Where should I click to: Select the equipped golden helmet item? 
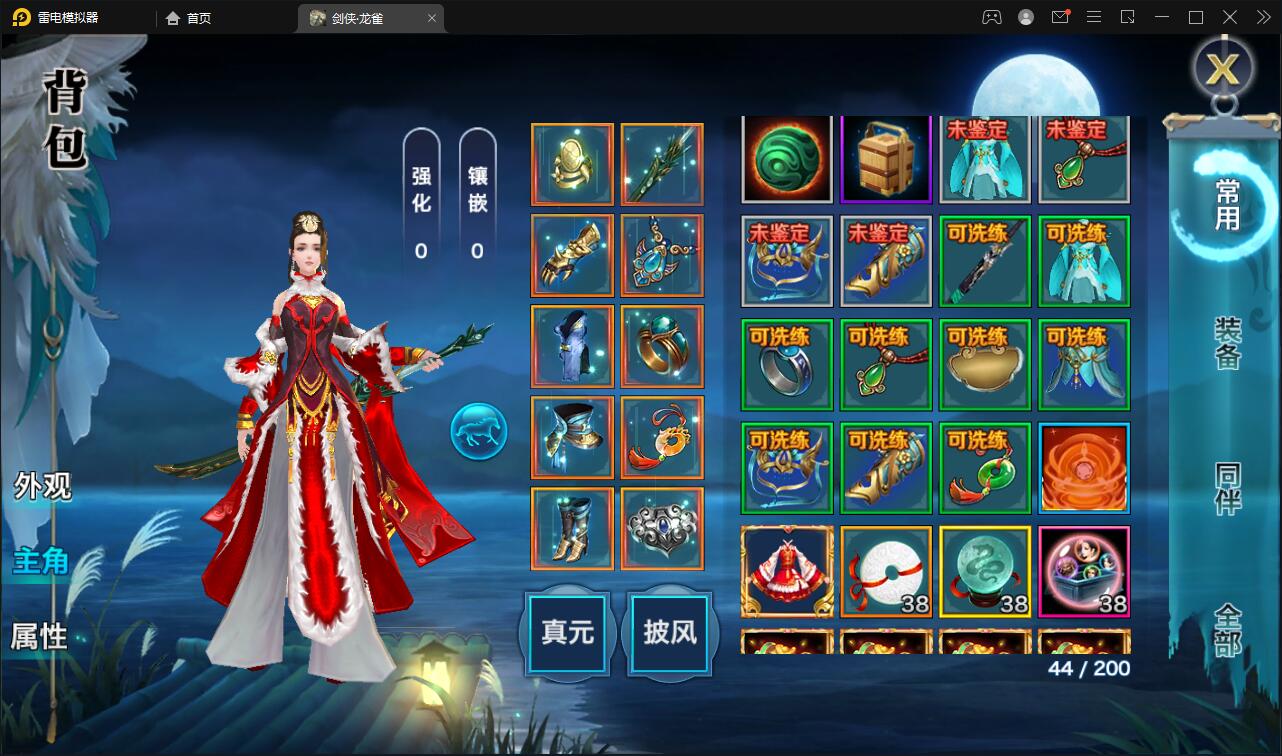tap(572, 163)
